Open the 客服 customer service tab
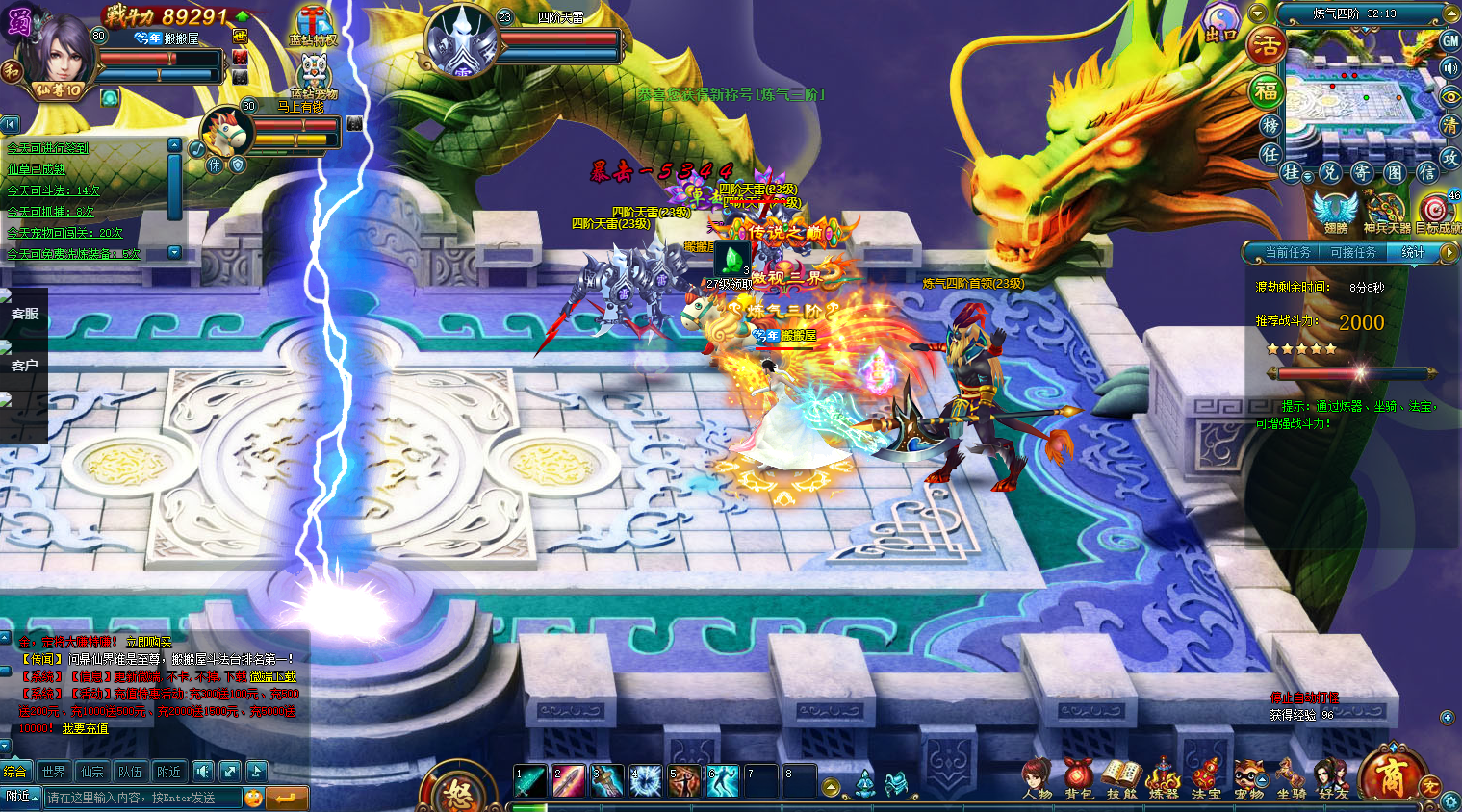 [24, 314]
